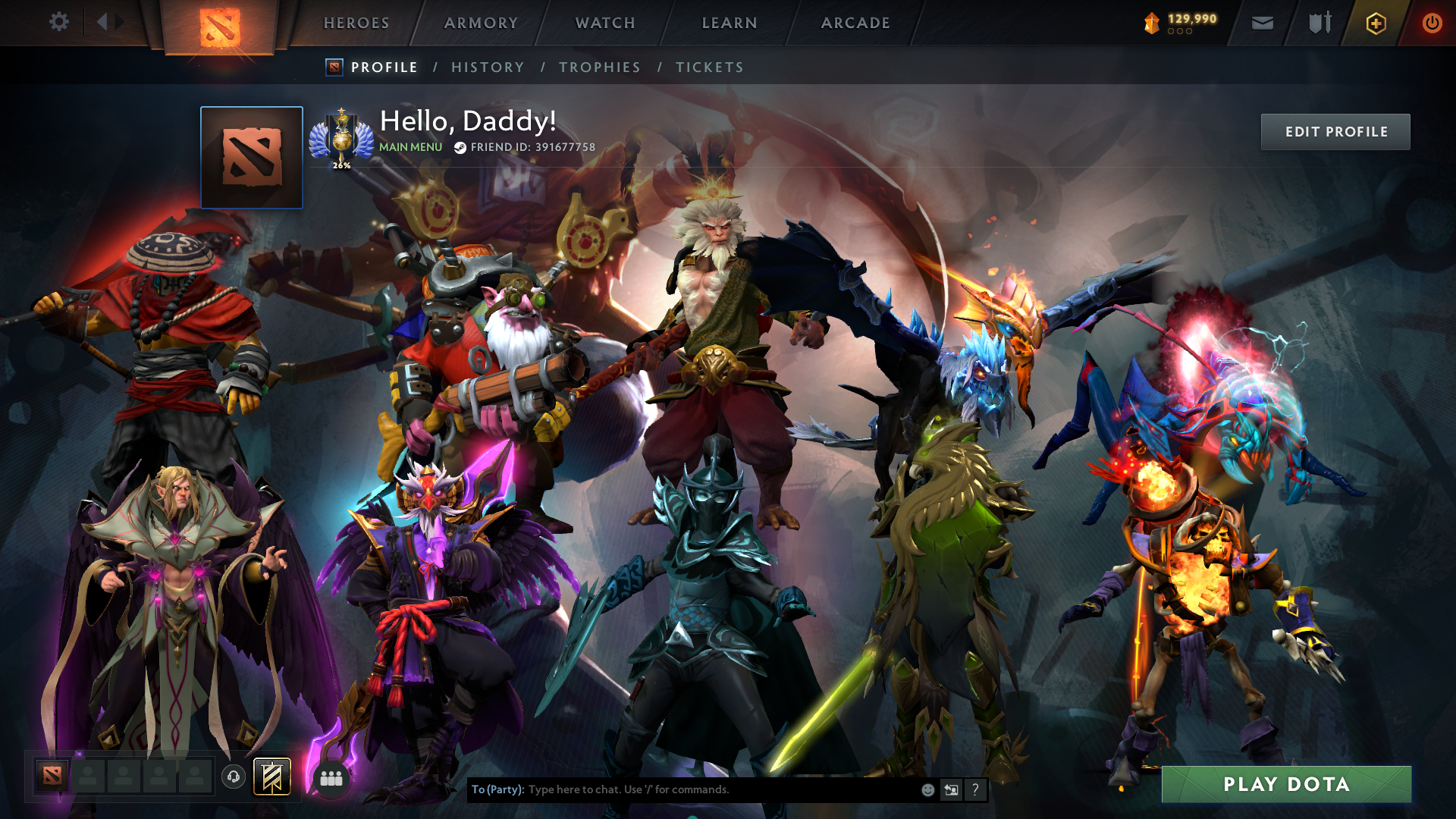This screenshot has width=1456, height=819.
Task: Click the armory shield-and-sword icon
Action: click(x=1318, y=23)
